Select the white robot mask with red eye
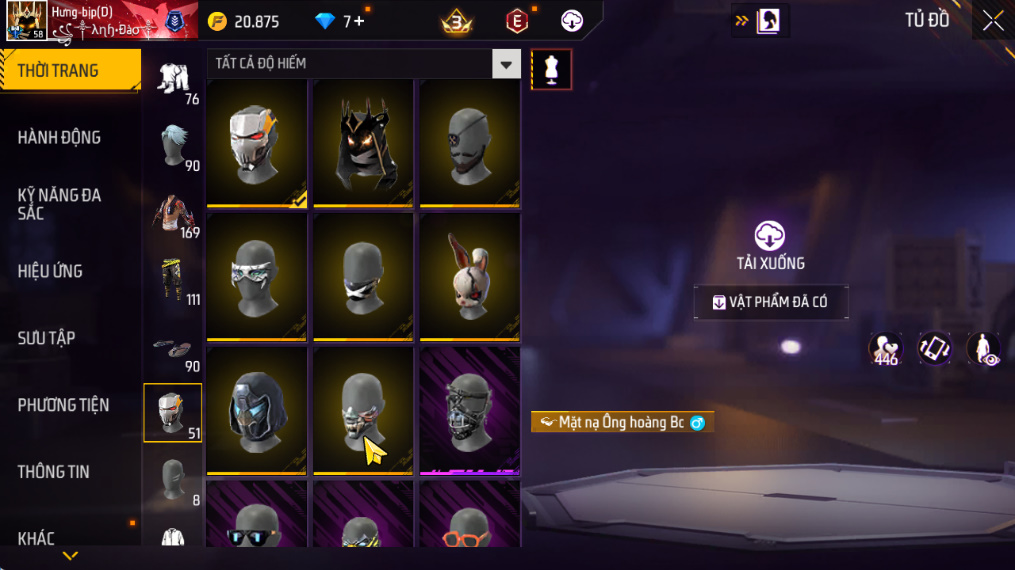 pyautogui.click(x=257, y=142)
